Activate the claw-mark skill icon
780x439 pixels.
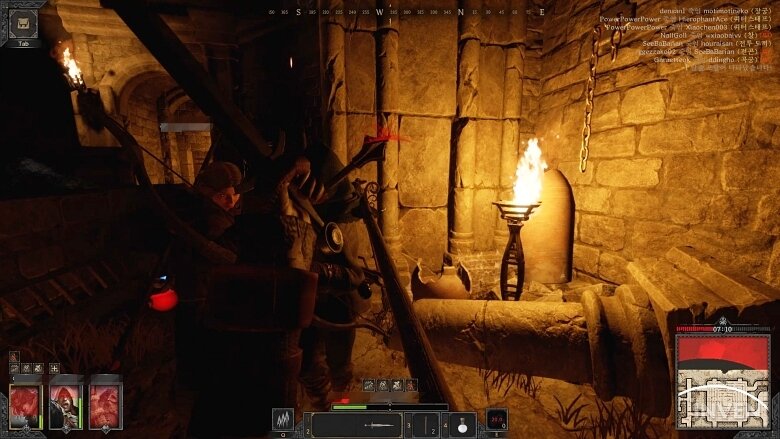tap(283, 421)
